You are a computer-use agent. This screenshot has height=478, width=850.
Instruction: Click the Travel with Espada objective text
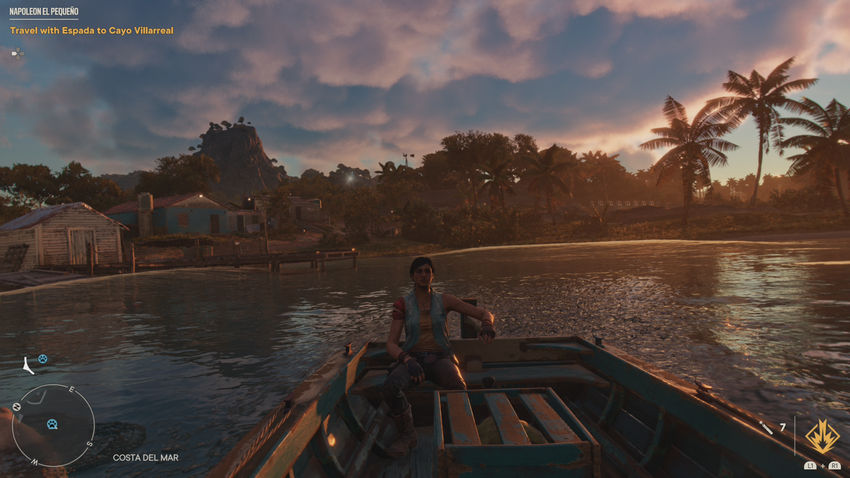tap(92, 31)
